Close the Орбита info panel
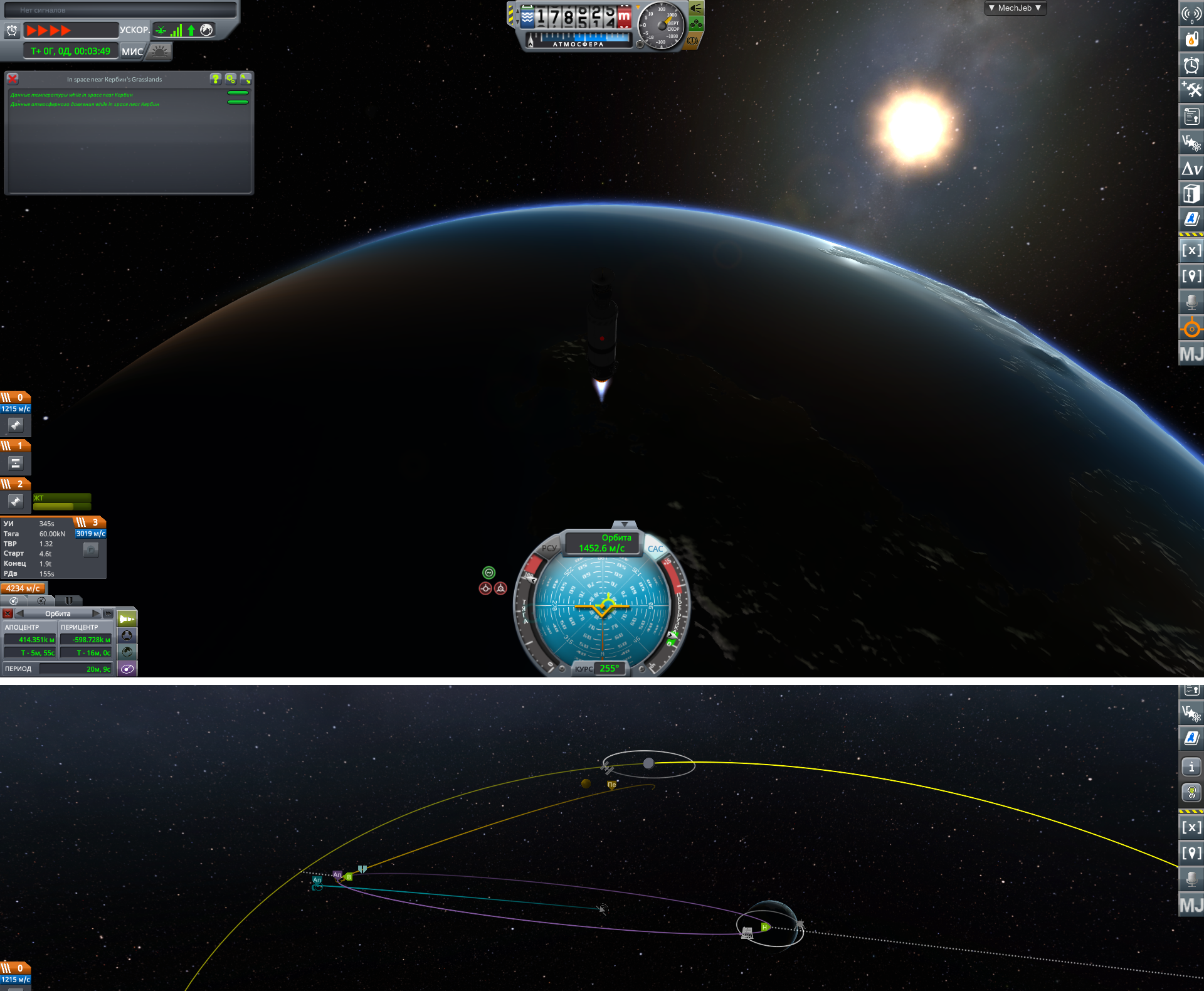This screenshot has width=1204, height=991. click(8, 613)
